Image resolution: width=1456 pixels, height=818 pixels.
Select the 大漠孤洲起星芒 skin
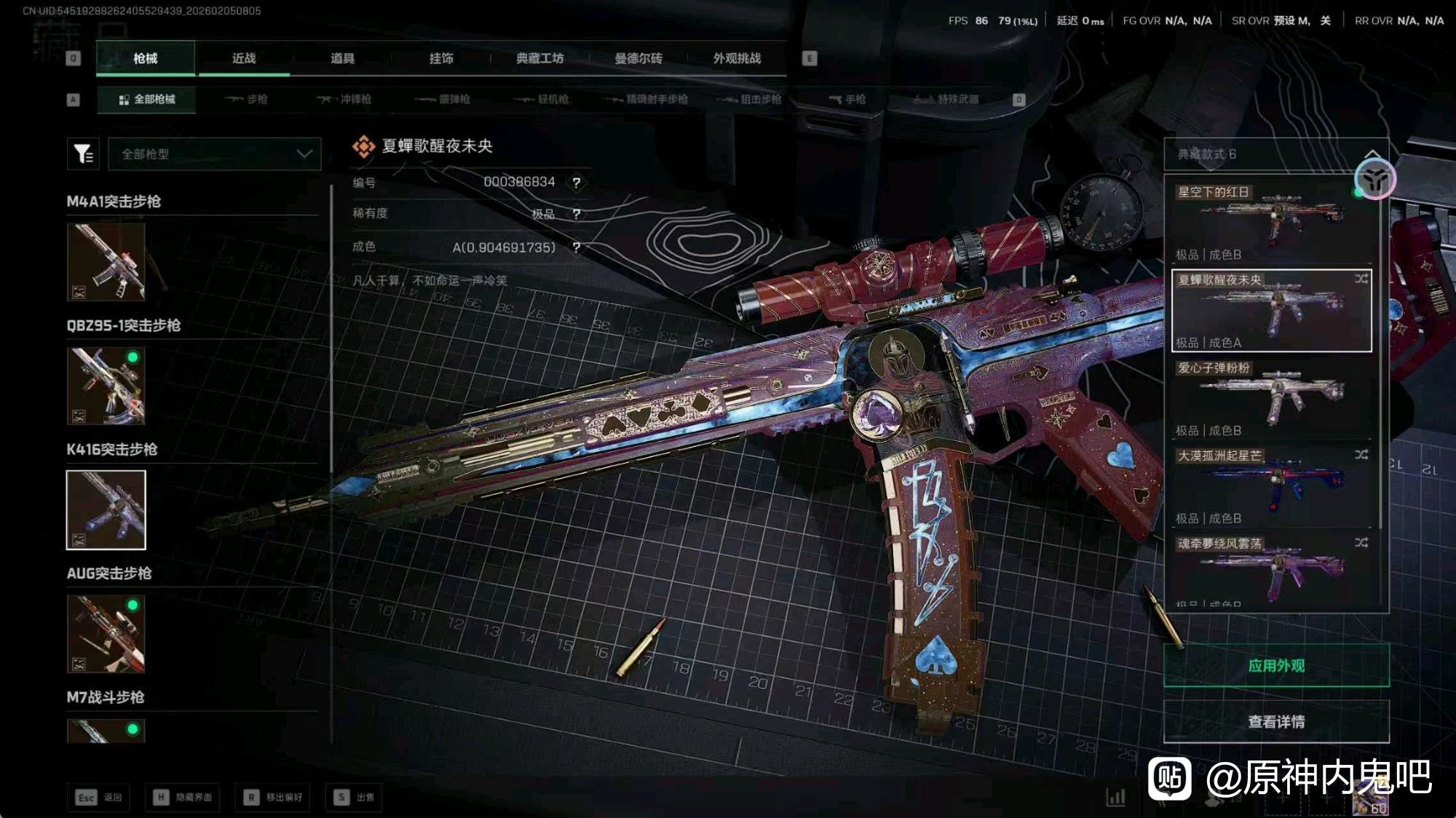point(1270,486)
